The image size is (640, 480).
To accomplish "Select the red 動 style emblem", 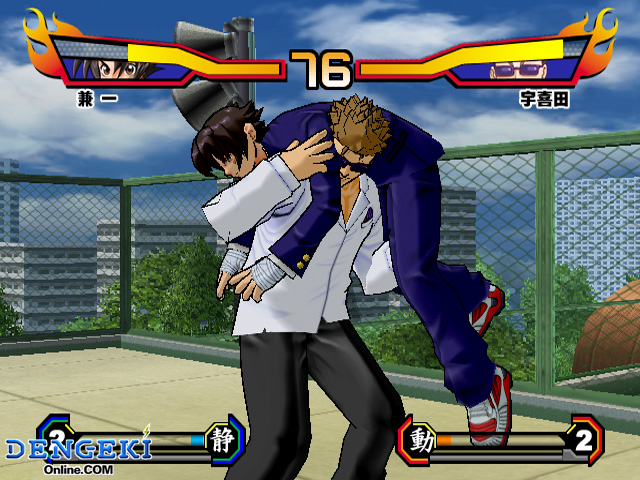I will click(x=421, y=440).
